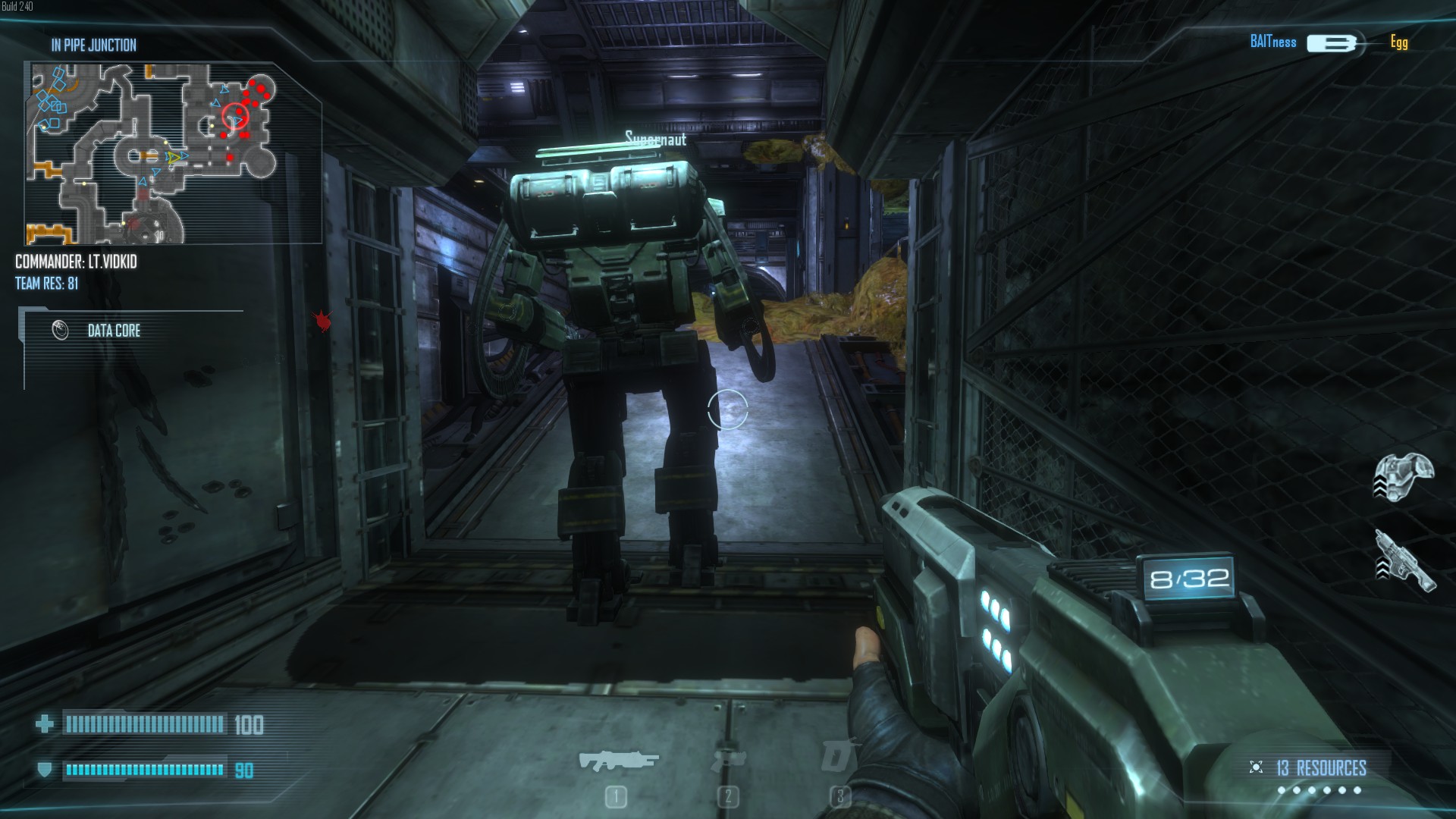The height and width of the screenshot is (819, 1456).
Task: Click the weapon upgrade level icon
Action: click(x=1404, y=561)
